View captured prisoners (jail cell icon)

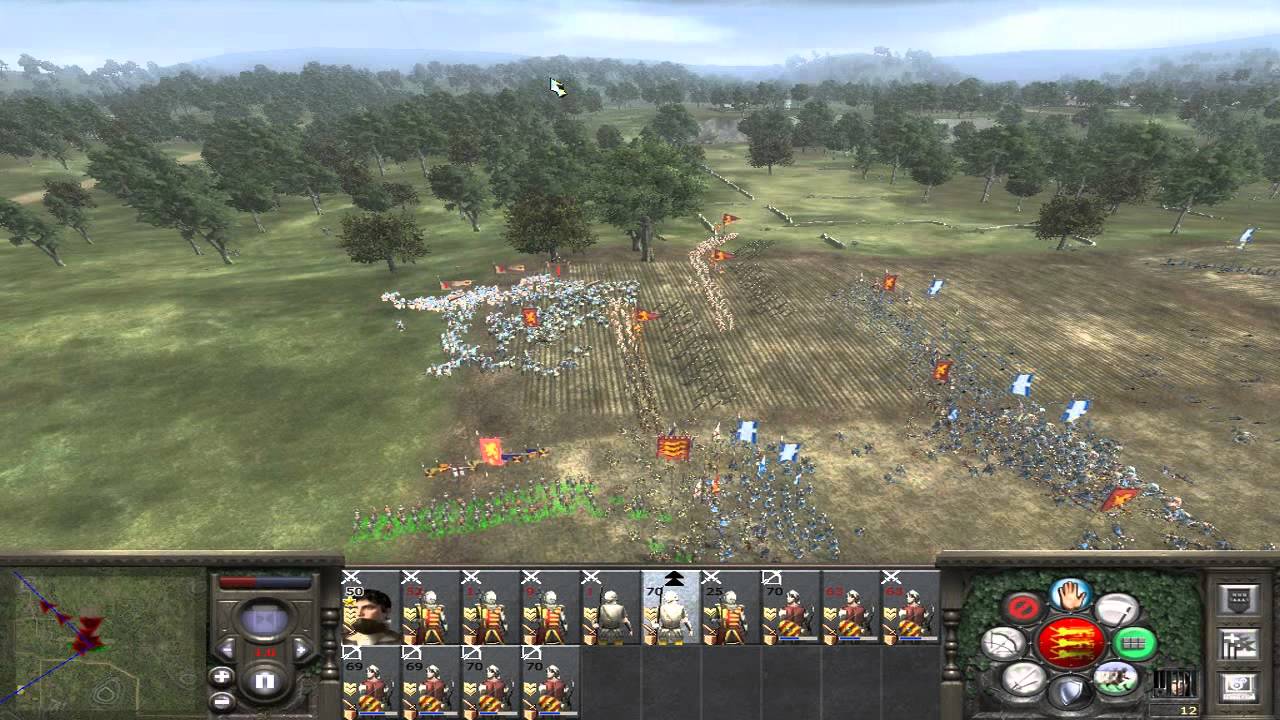pyautogui.click(x=1174, y=684)
